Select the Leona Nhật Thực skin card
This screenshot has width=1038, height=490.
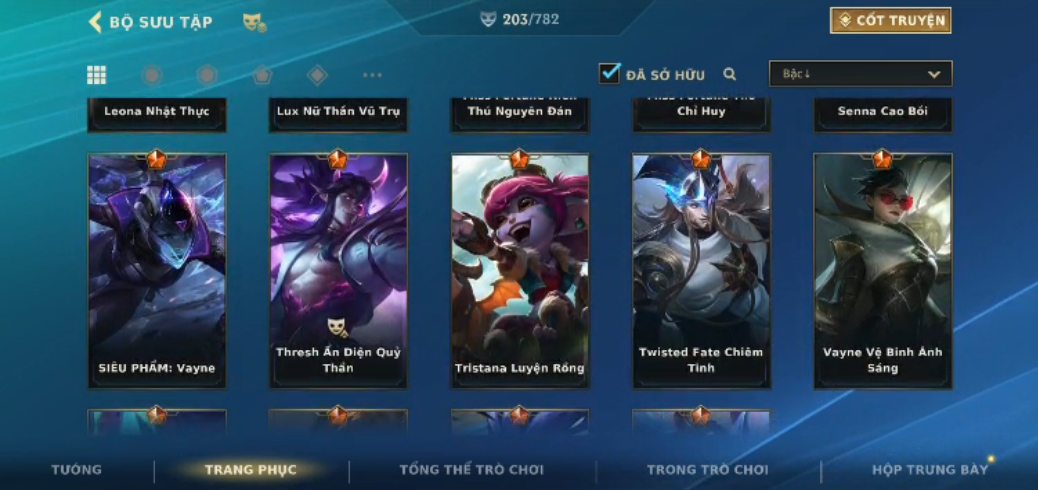[157, 113]
